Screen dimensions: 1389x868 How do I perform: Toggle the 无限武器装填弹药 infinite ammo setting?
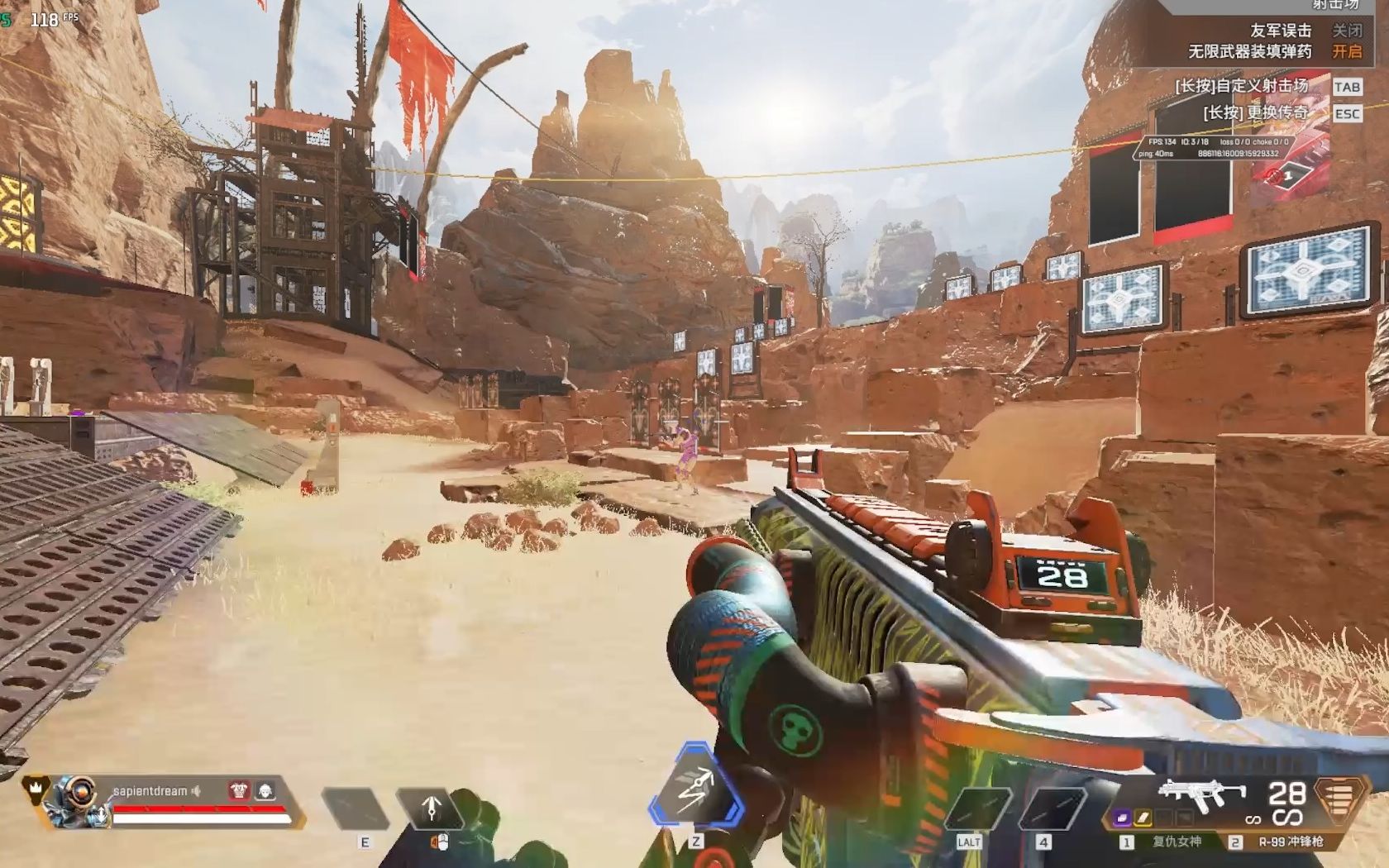pos(1346,51)
